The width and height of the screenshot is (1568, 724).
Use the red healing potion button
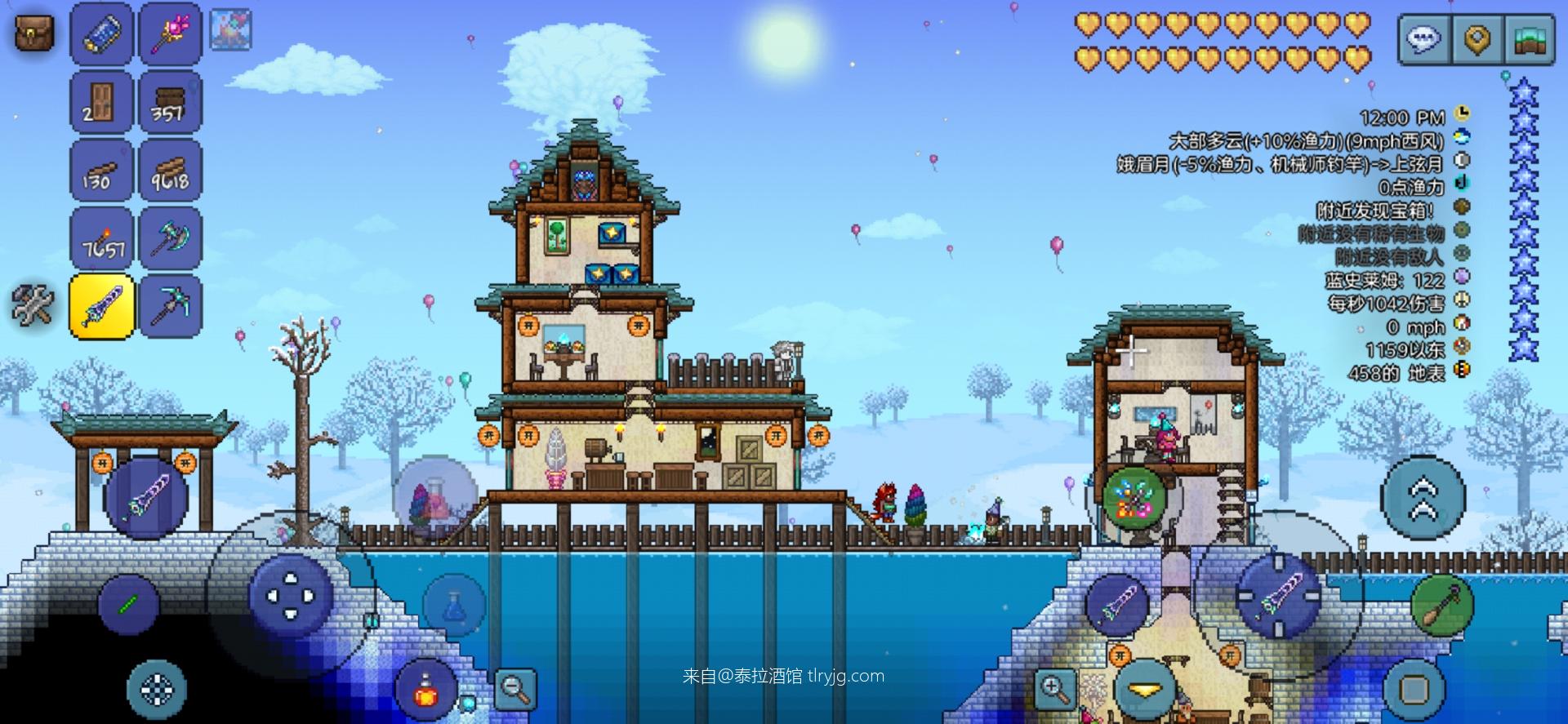[x=425, y=690]
